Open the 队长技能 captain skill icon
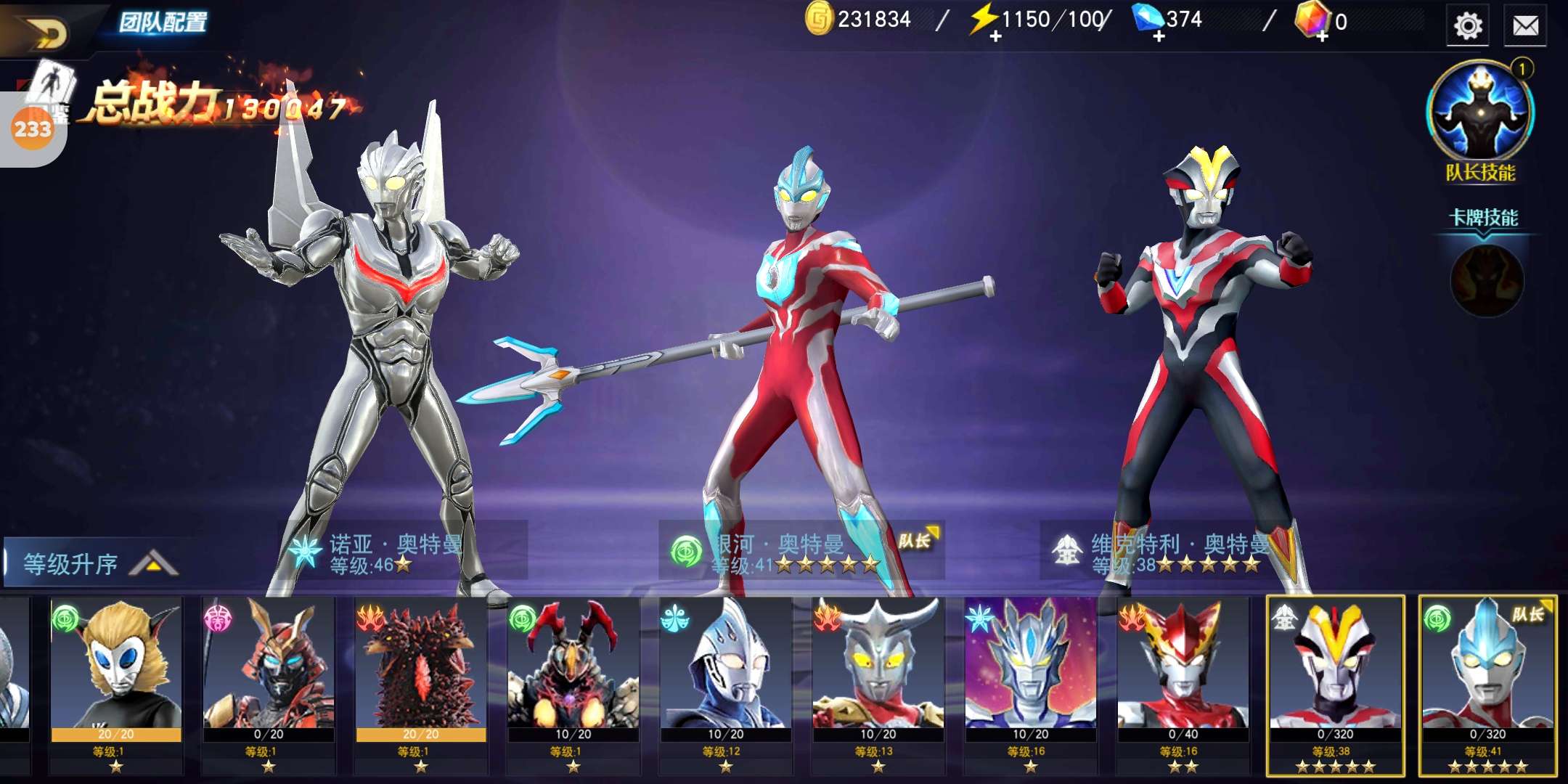The width and height of the screenshot is (1568, 784). 1480,113
